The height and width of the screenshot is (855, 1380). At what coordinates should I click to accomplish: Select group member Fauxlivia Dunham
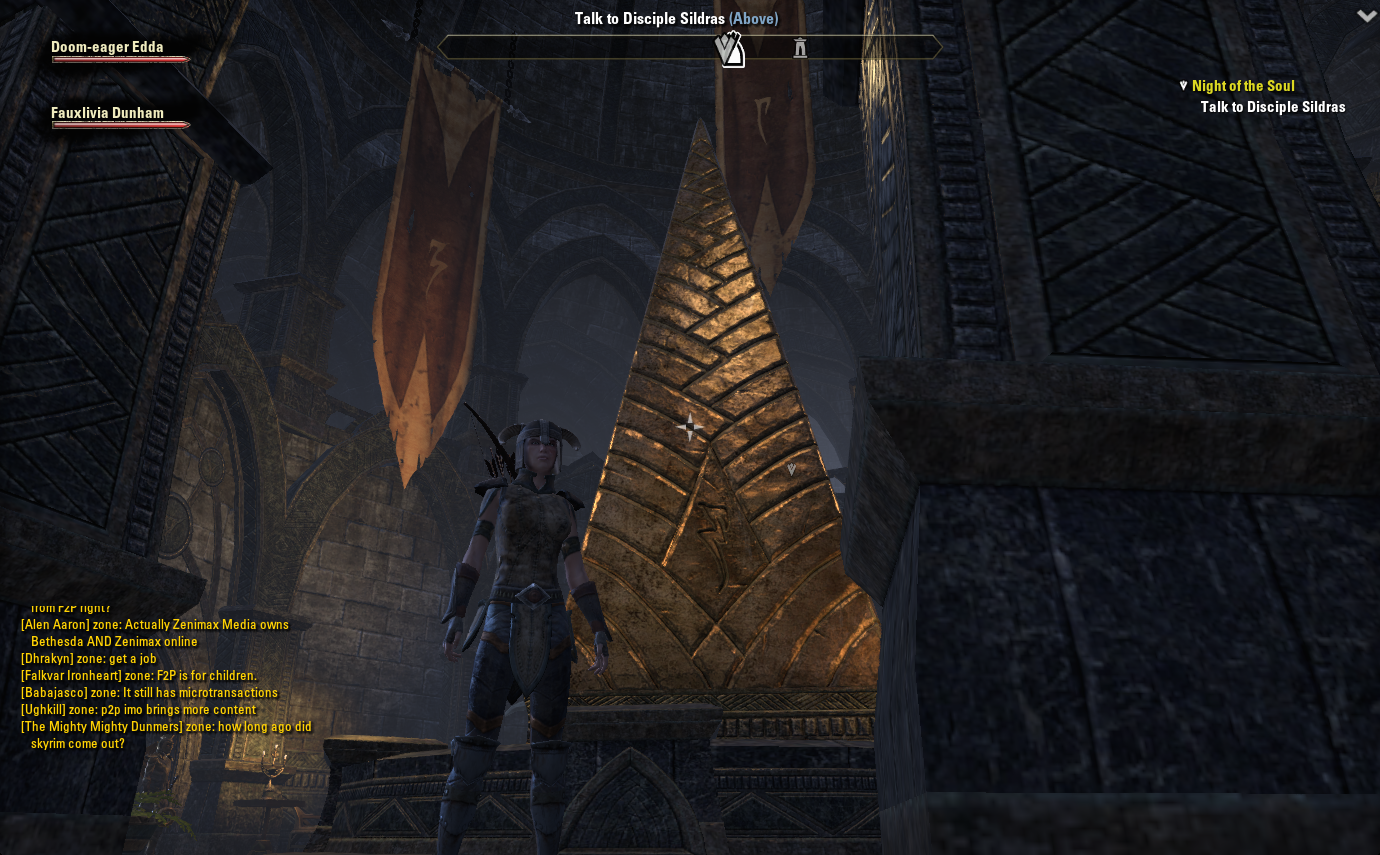[x=108, y=113]
